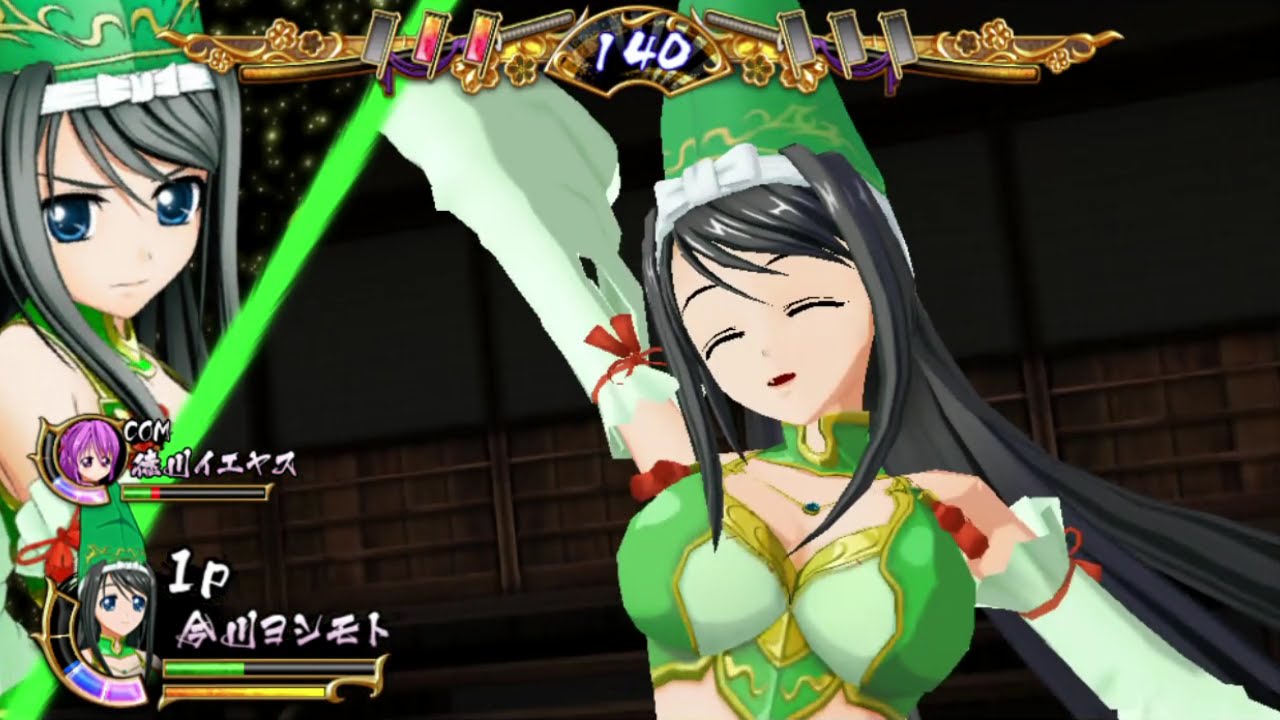Click Yoshimoto's yellow super gauge bar
Image resolution: width=1280 pixels, height=720 pixels.
click(245, 691)
